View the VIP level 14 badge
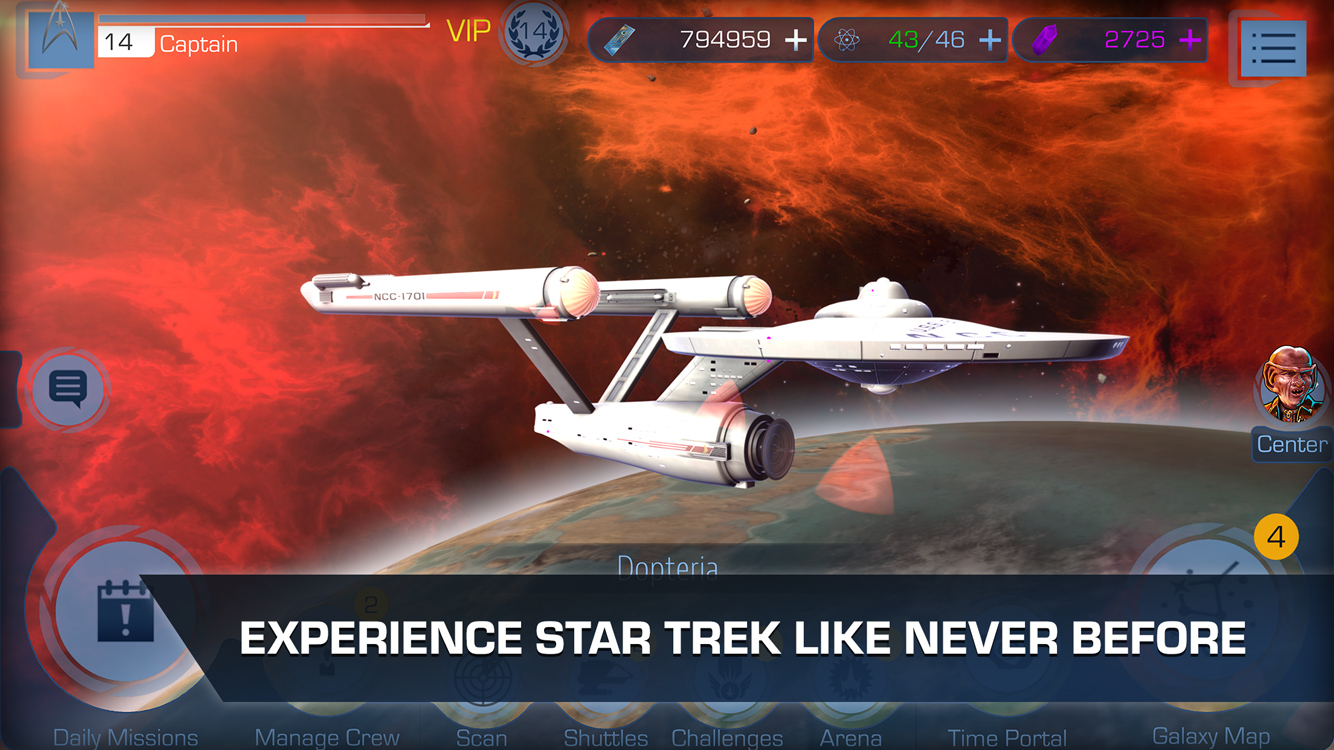Viewport: 1334px width, 750px height. coord(535,33)
